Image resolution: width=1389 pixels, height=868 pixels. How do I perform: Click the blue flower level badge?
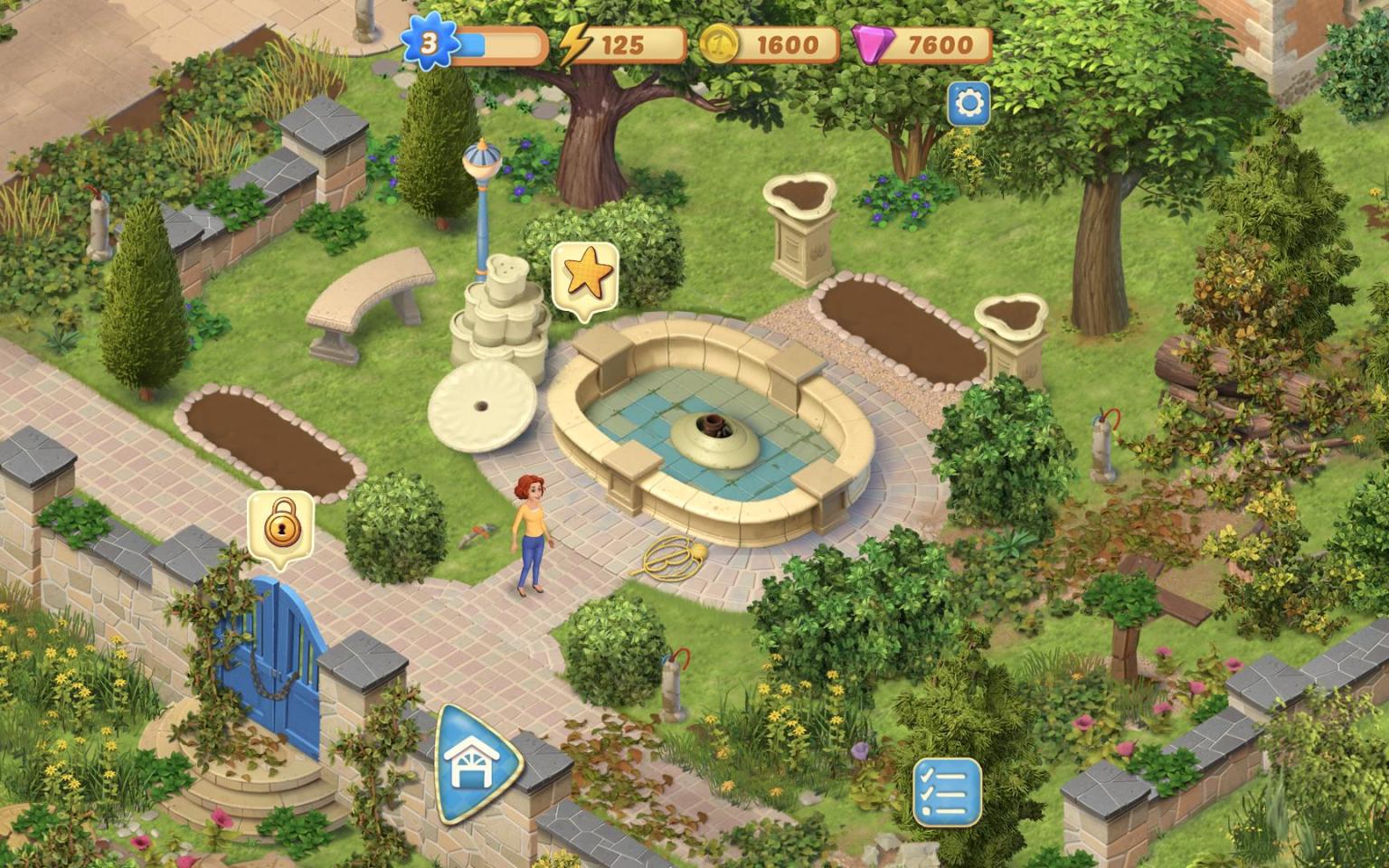tap(429, 41)
